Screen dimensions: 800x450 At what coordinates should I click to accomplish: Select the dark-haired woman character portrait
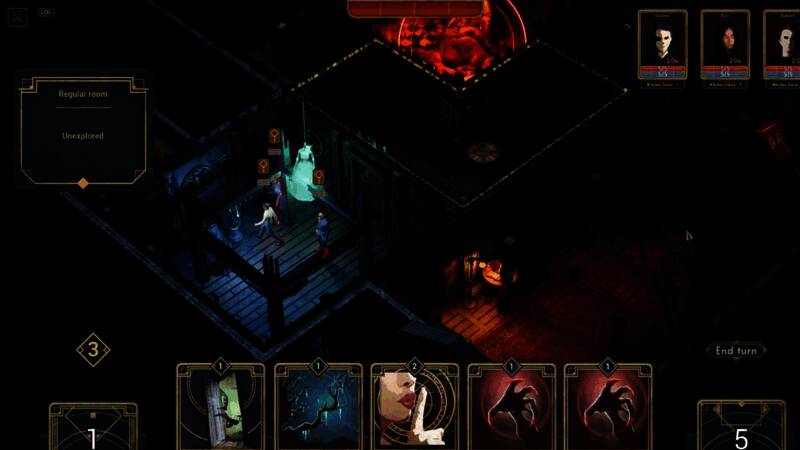tap(725, 45)
